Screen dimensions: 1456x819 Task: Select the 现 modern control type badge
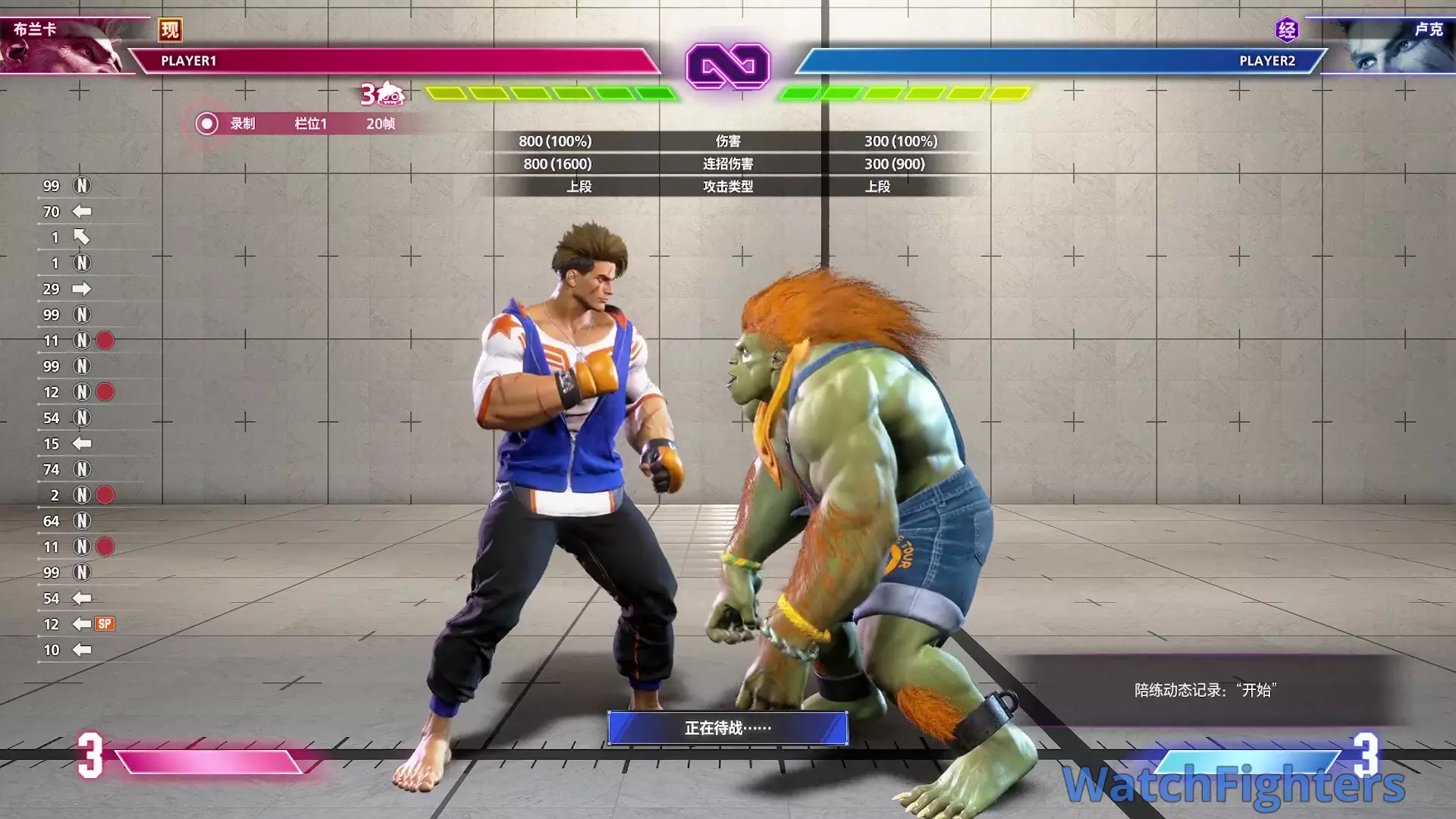click(170, 30)
